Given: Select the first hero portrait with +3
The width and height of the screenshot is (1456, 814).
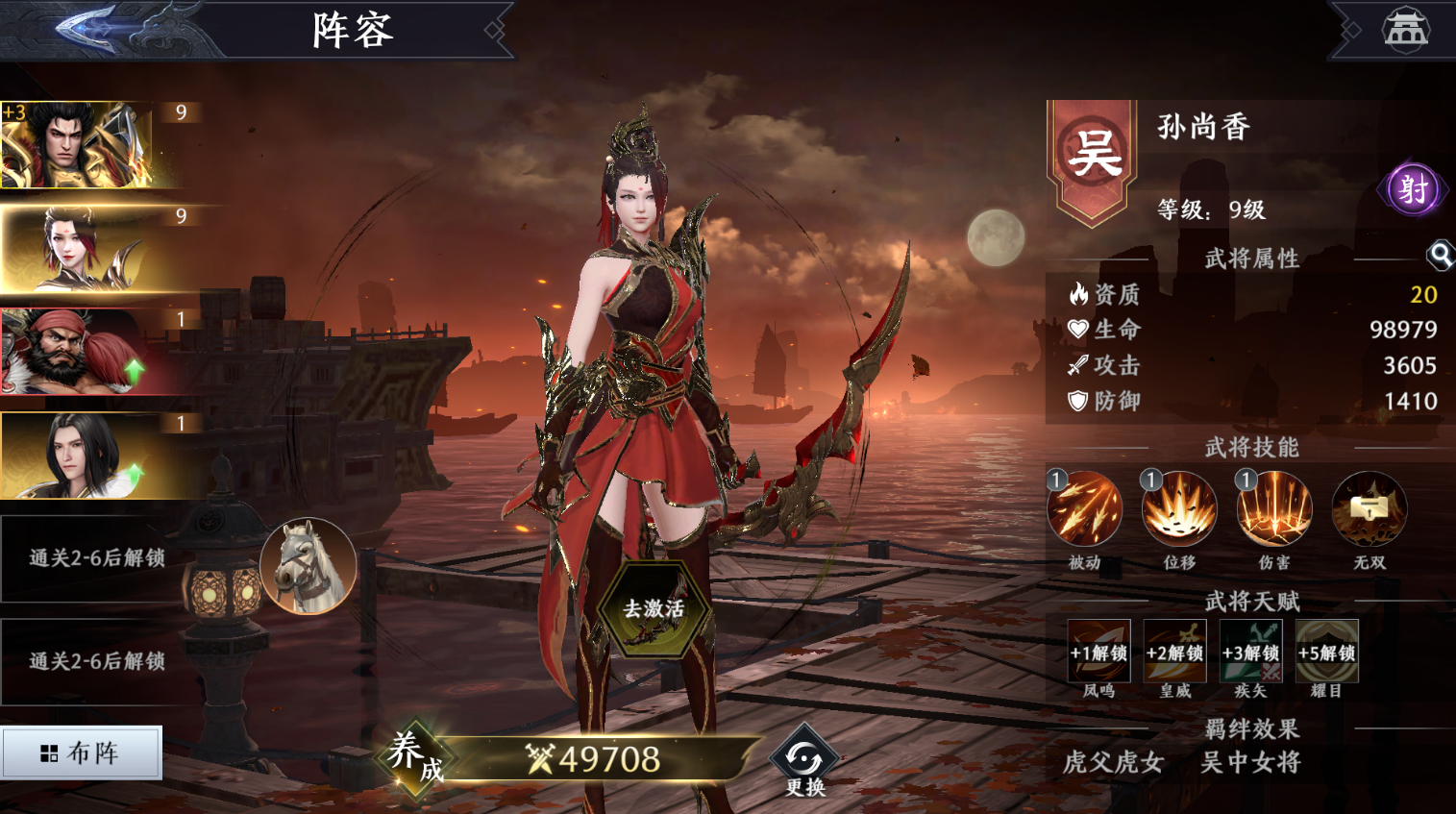Looking at the screenshot, I should coord(88,145).
